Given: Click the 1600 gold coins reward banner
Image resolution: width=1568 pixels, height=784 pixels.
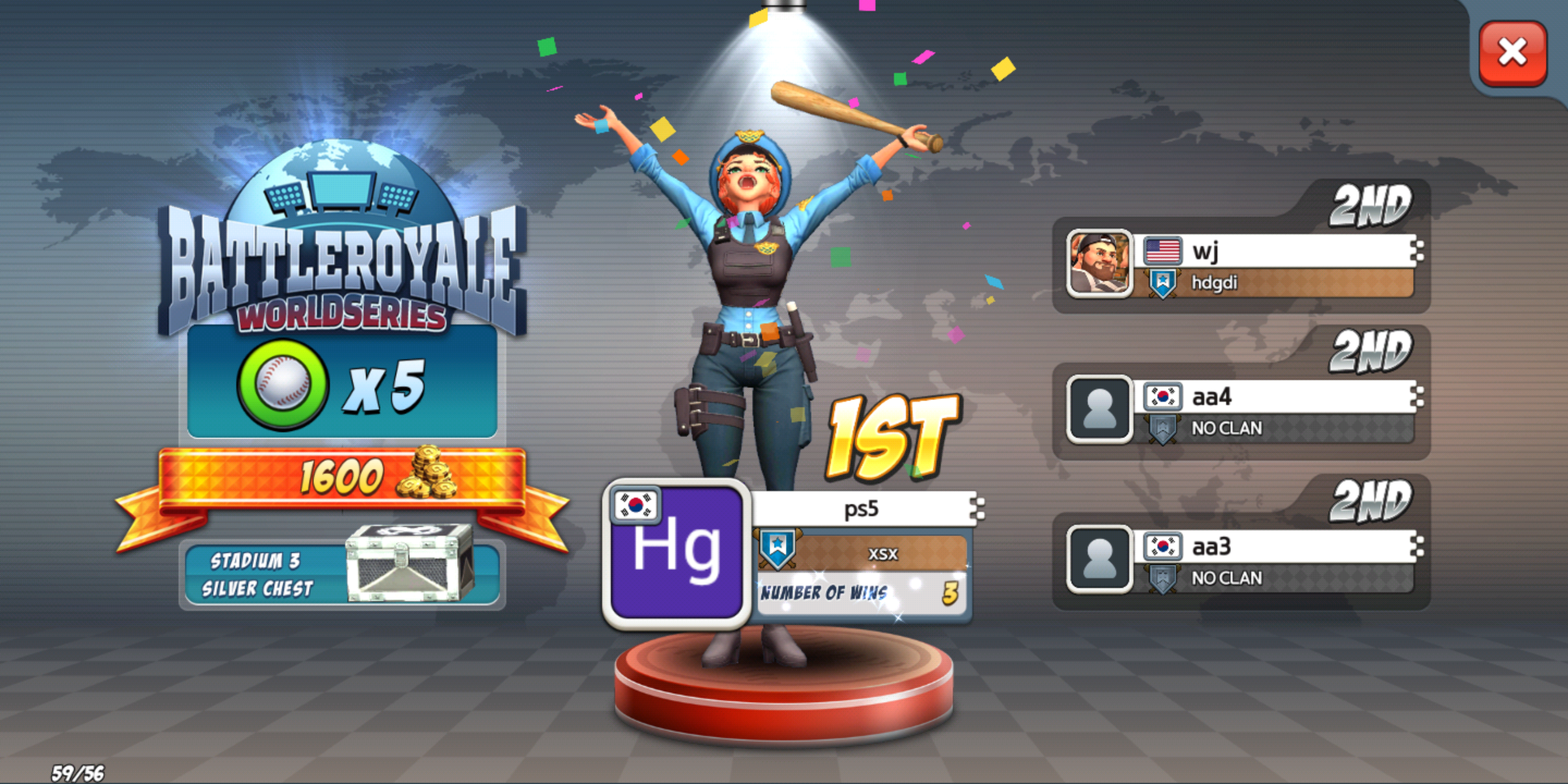Looking at the screenshot, I should pos(342,477).
